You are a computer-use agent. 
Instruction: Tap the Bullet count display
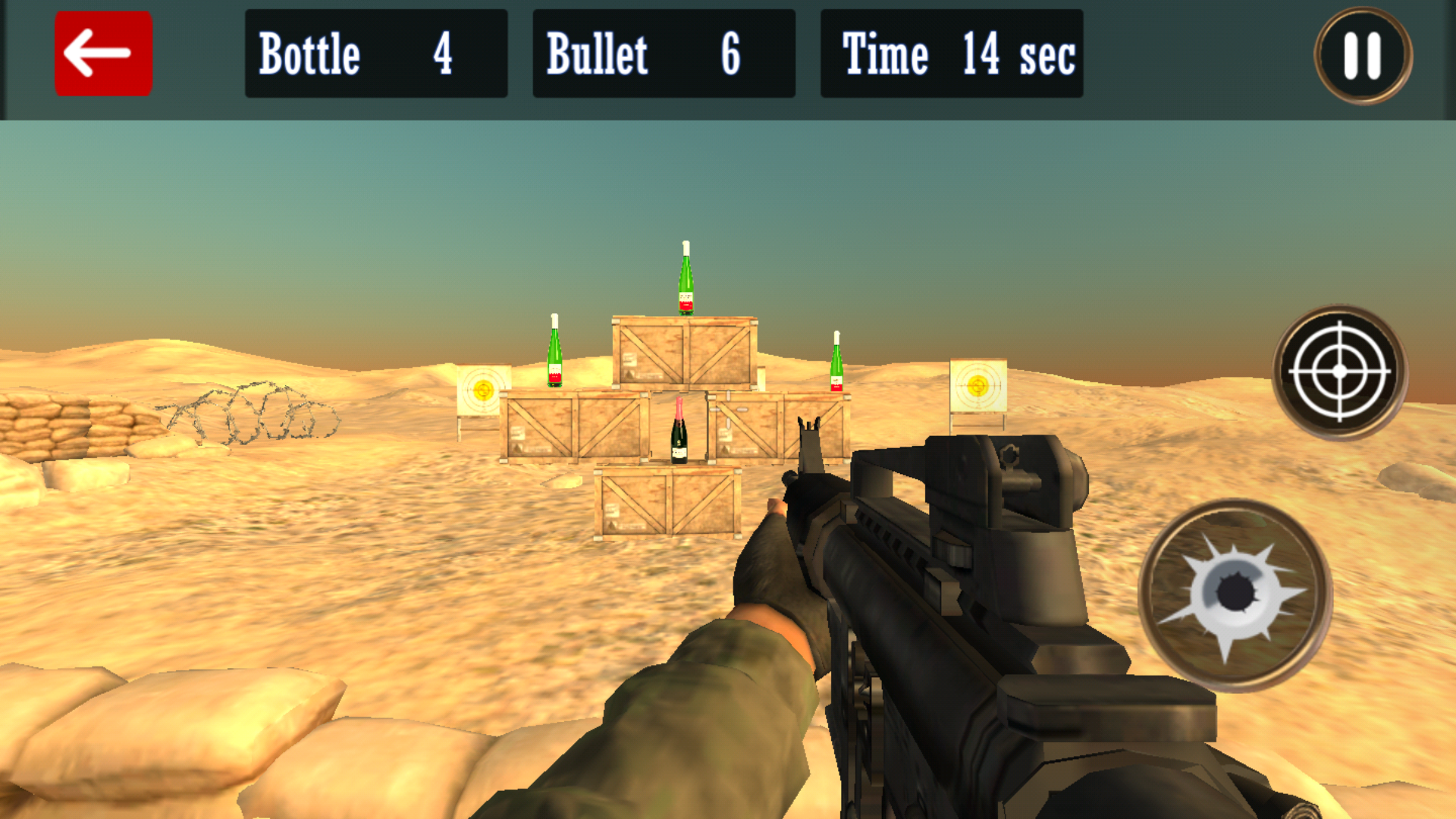664,53
